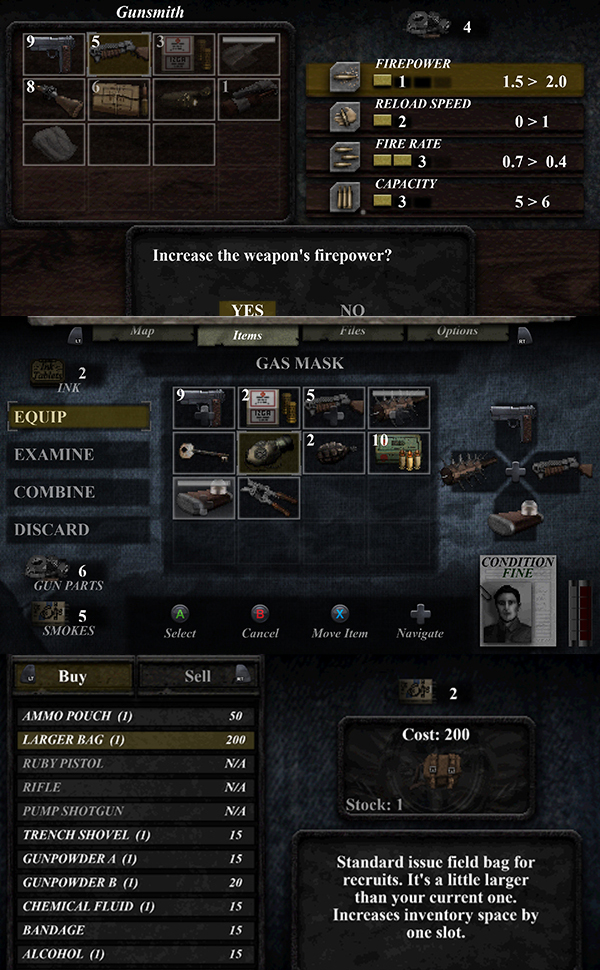Select TRENCH SHOVEL in the shop list

[x=137, y=835]
